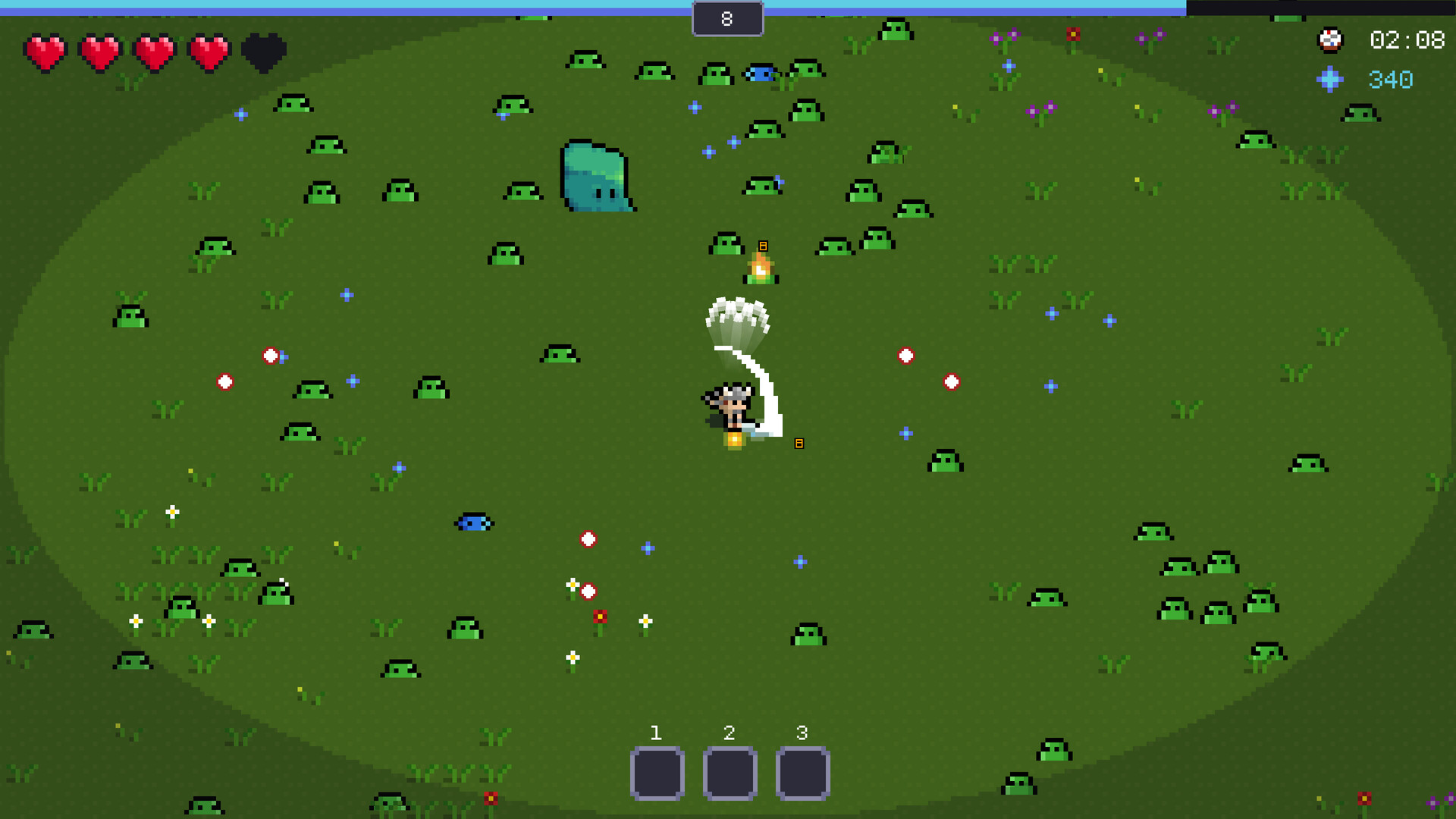The width and height of the screenshot is (1456, 819).
Task: Click the empty black heart slot
Action: point(262,52)
